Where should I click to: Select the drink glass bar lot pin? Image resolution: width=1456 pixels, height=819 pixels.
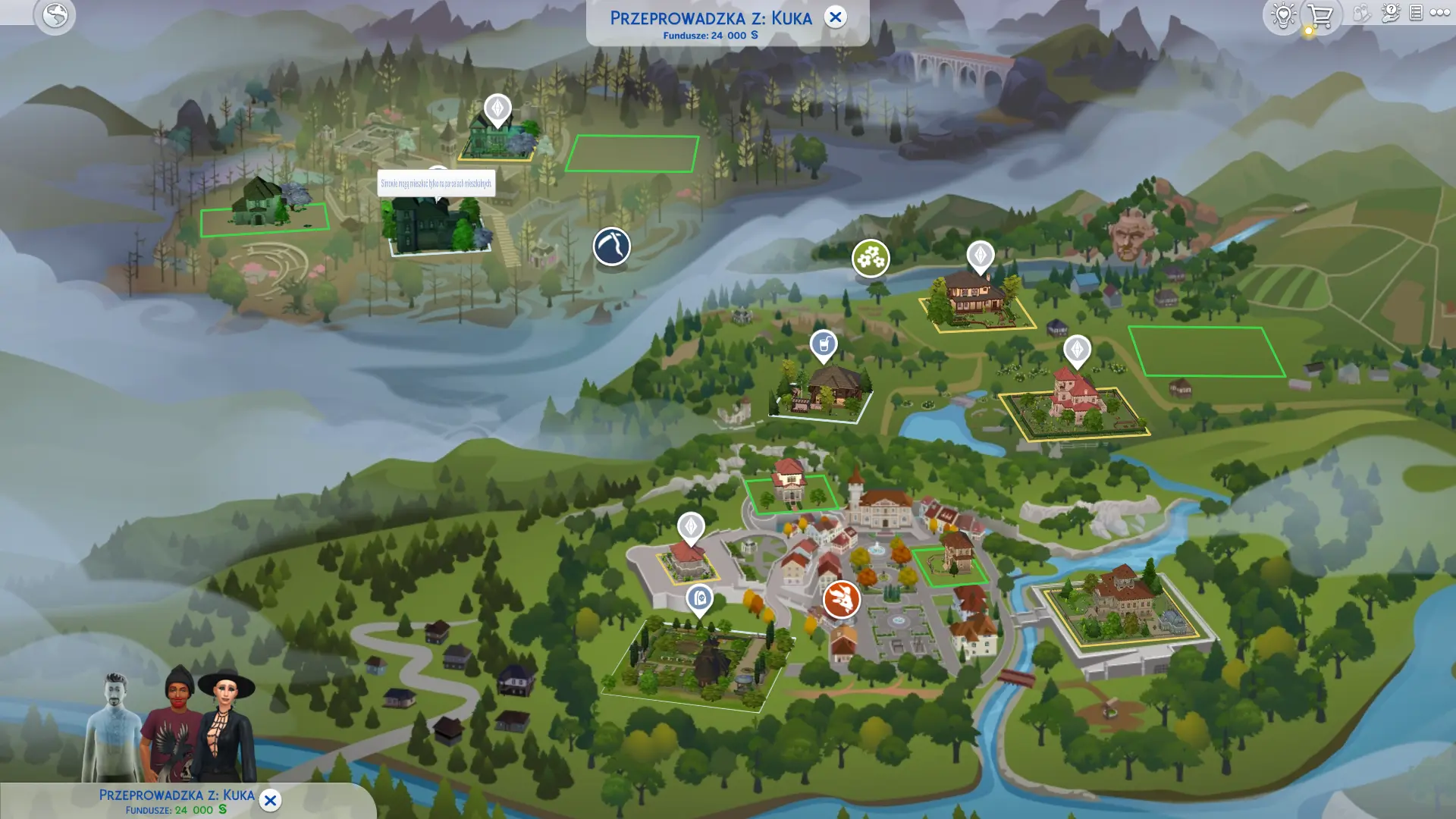[x=824, y=345]
